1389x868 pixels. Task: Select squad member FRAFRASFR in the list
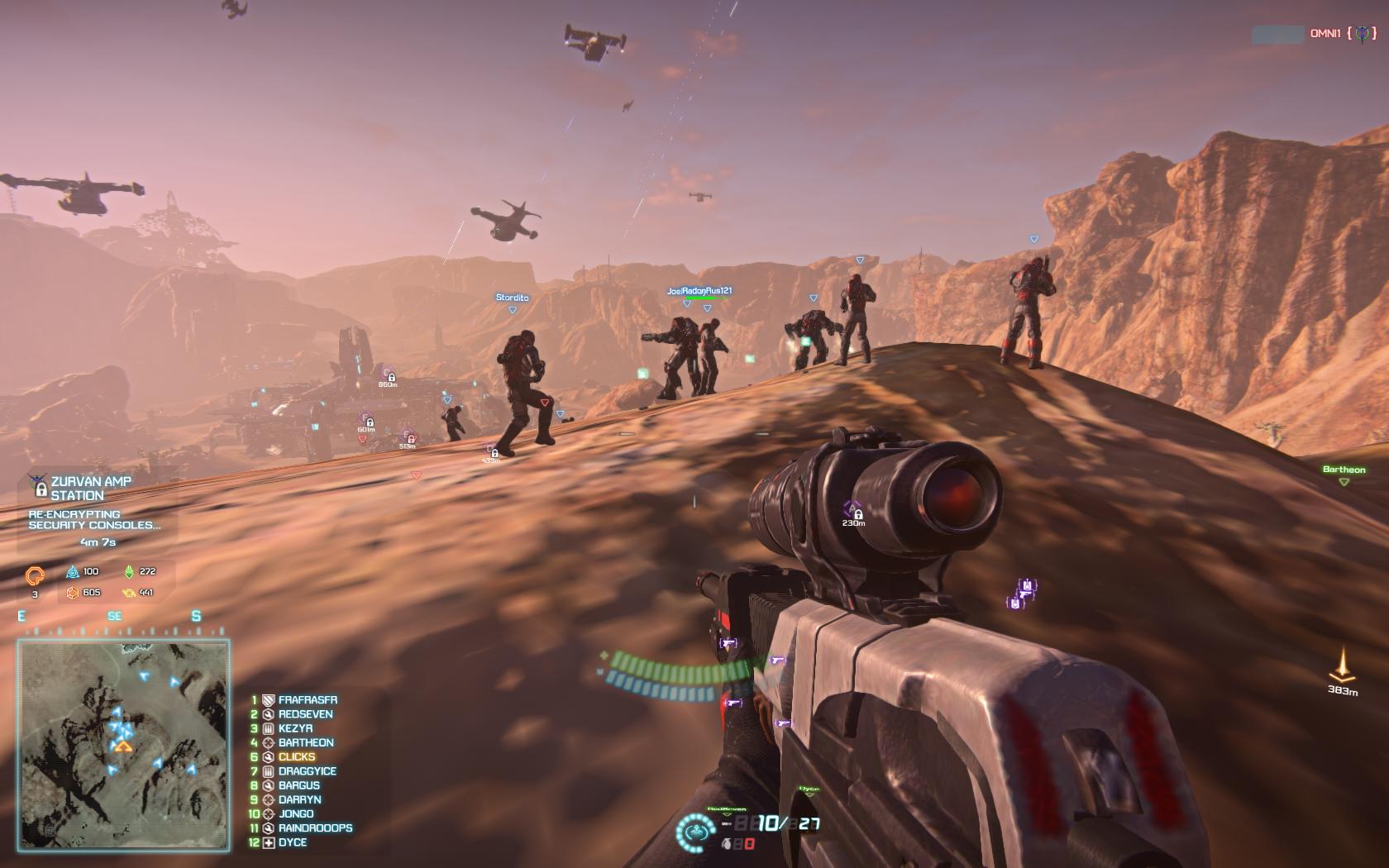pos(307,700)
